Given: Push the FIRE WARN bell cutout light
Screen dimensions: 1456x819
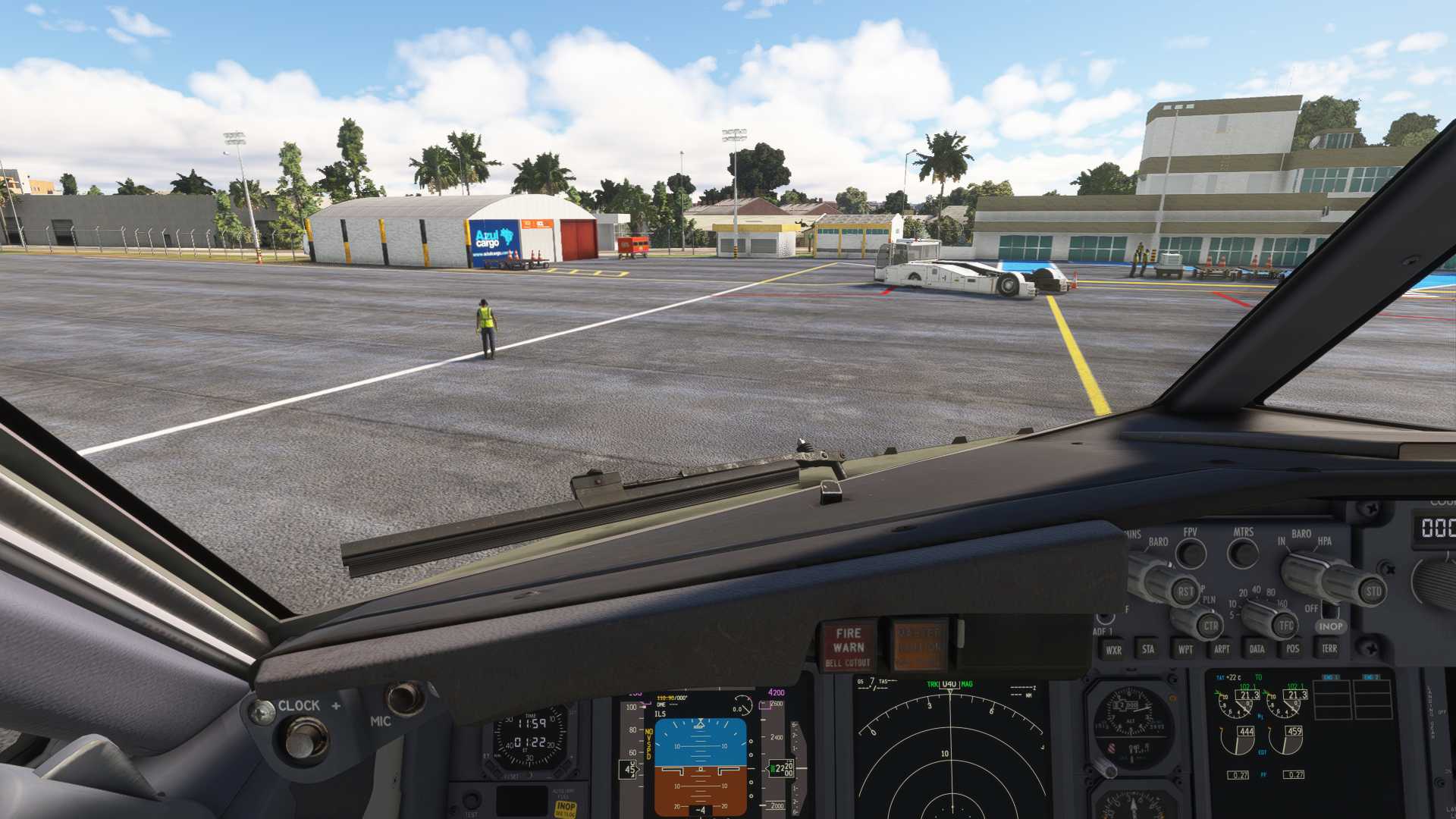Looking at the screenshot, I should [848, 647].
